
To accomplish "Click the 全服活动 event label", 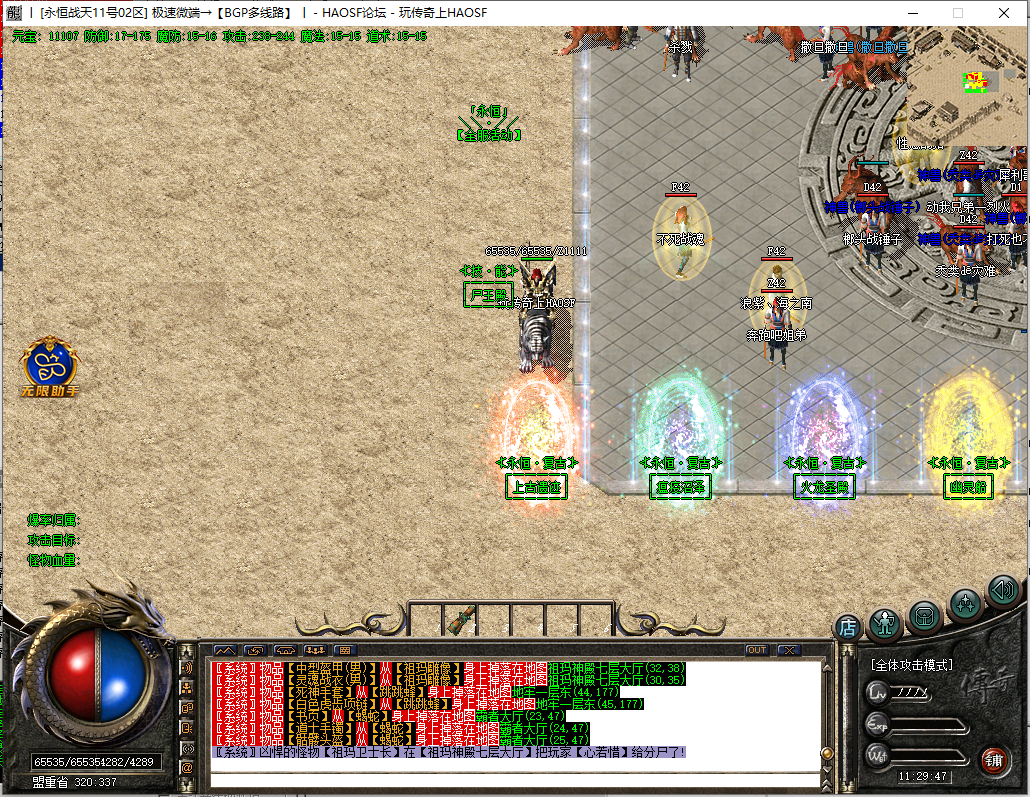I will point(488,135).
